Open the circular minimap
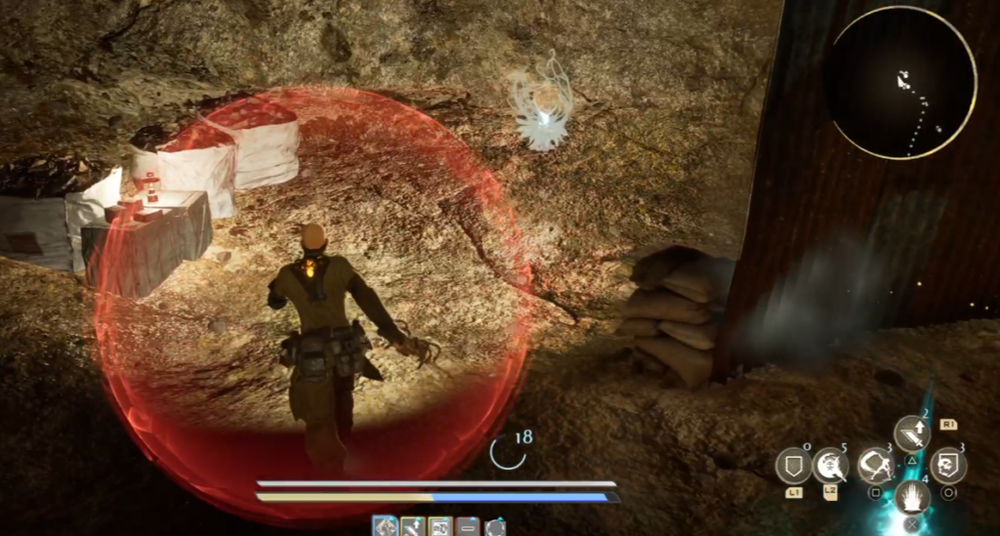Viewport: 1000px width, 536px height. click(902, 90)
